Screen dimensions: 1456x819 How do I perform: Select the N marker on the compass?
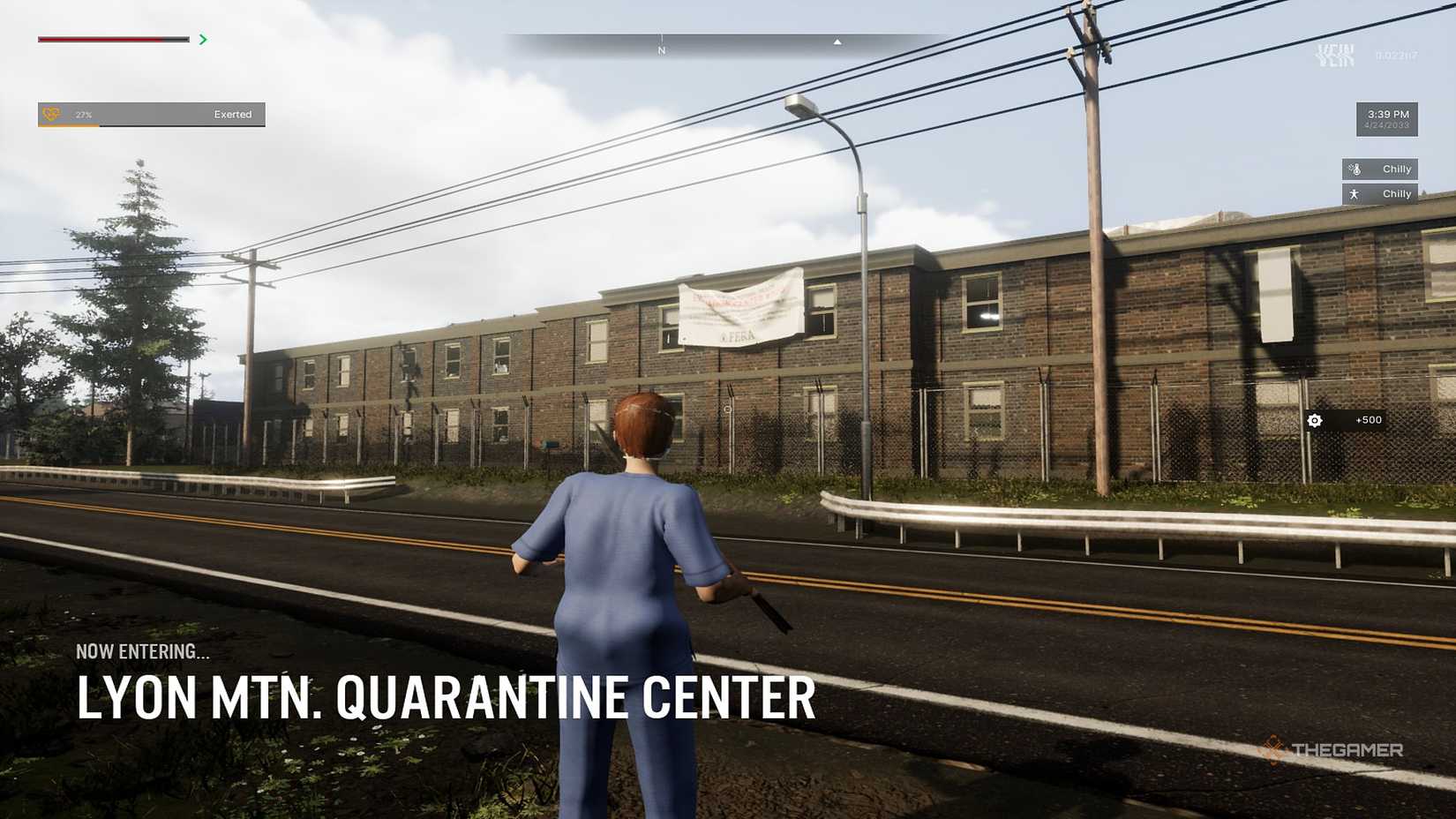660,50
